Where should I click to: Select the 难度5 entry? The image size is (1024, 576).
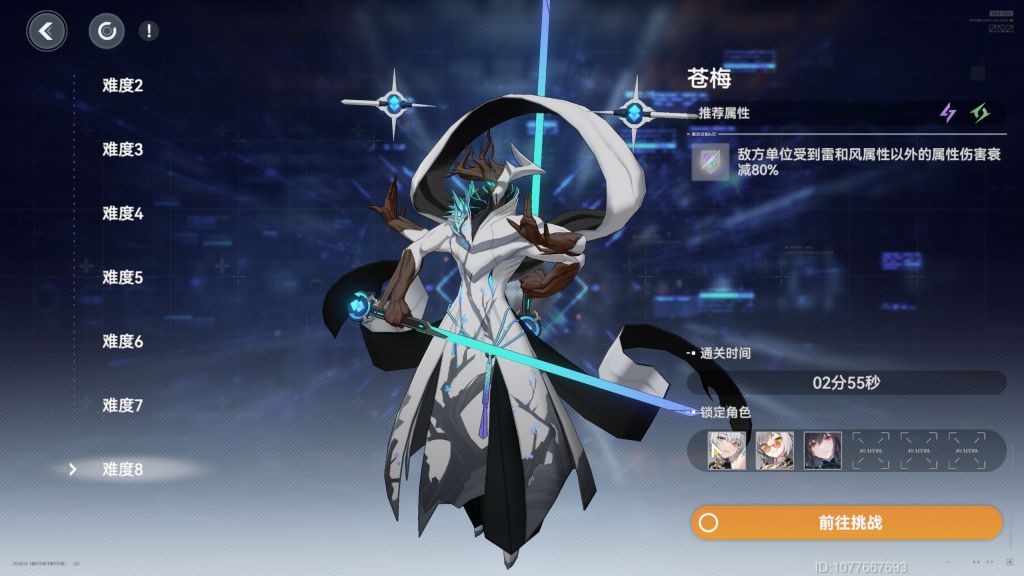(x=123, y=277)
